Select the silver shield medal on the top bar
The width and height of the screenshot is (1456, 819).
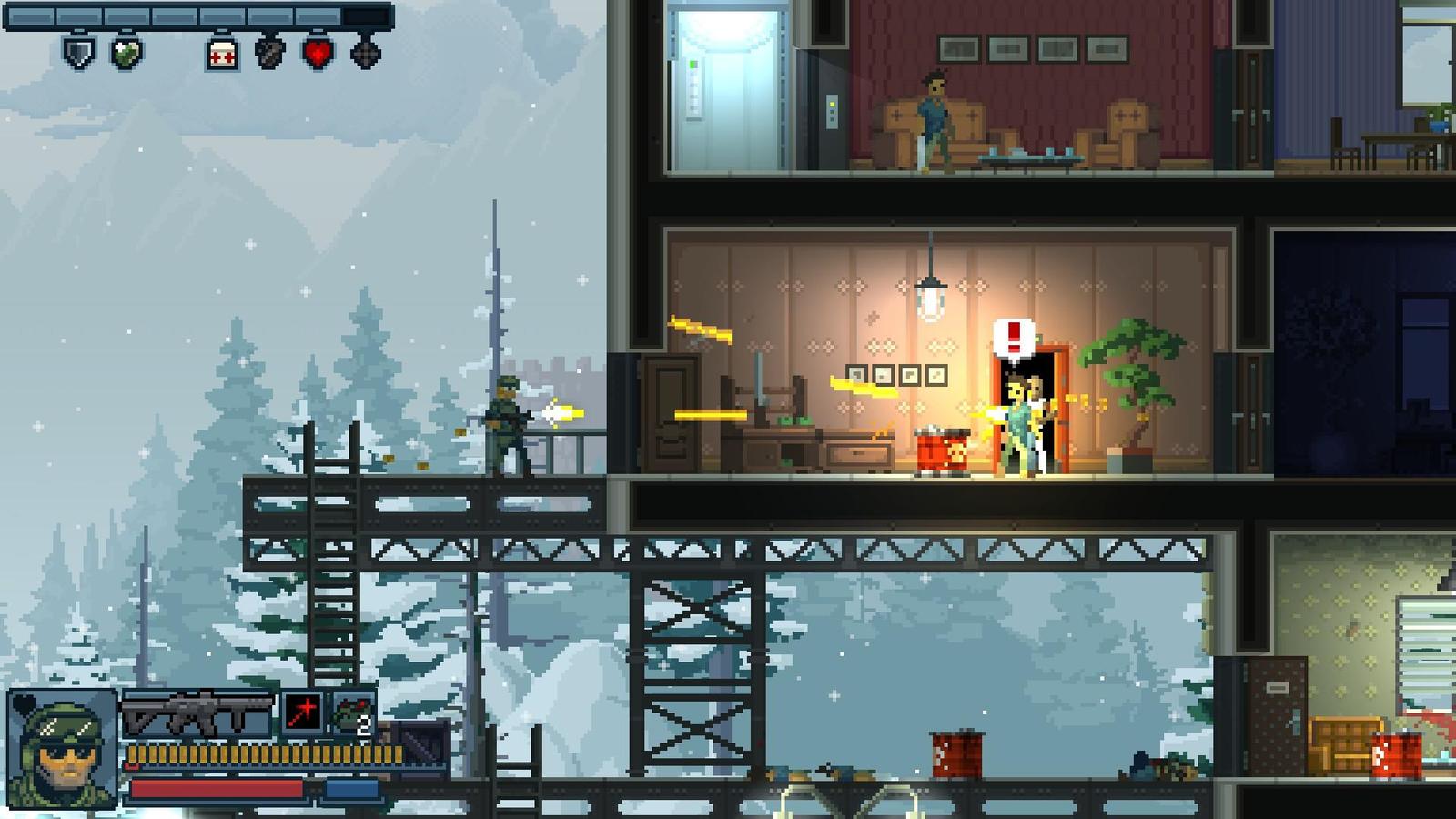(x=77, y=54)
